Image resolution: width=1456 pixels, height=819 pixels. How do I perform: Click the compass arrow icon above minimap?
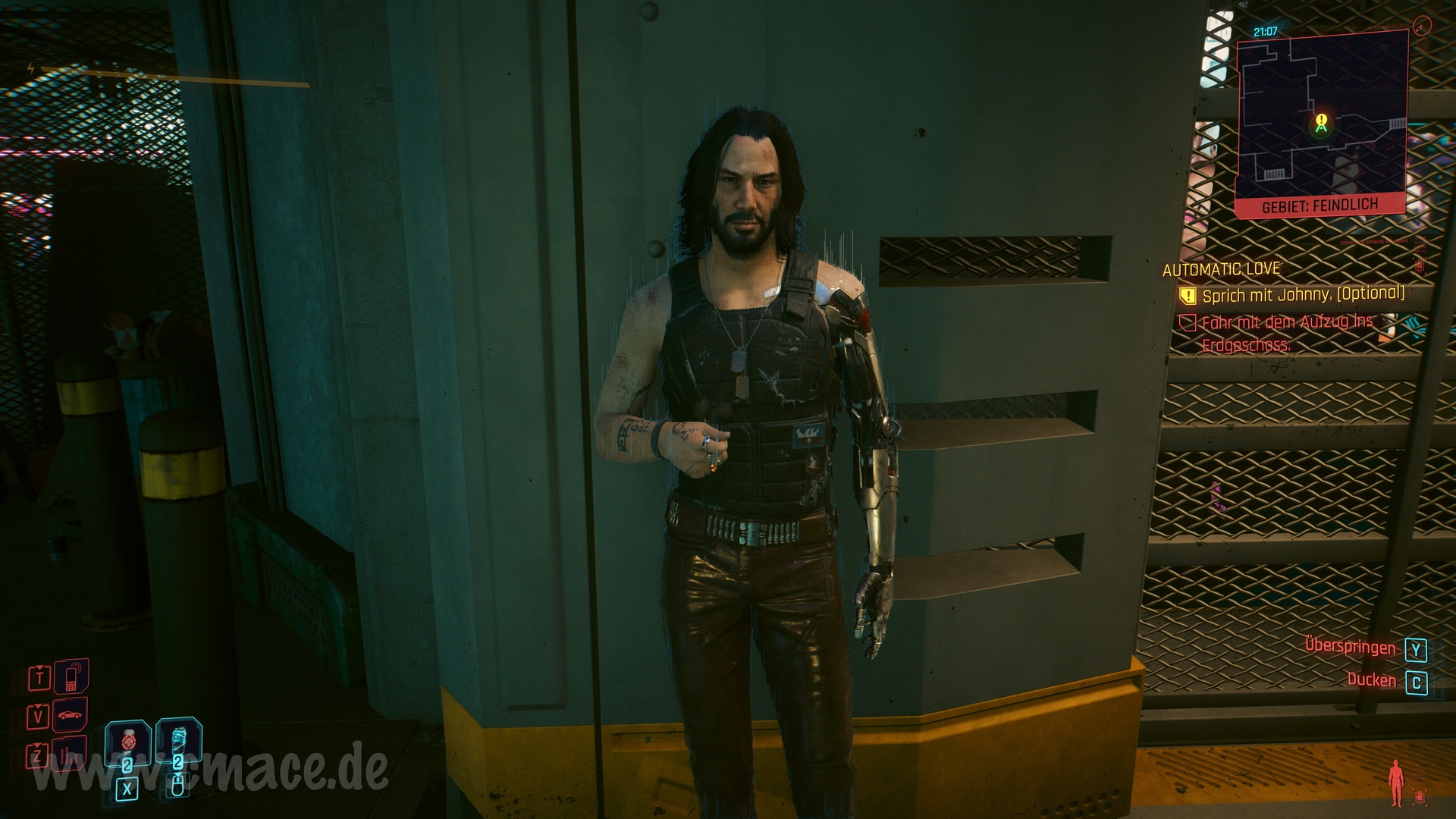[x=1422, y=27]
